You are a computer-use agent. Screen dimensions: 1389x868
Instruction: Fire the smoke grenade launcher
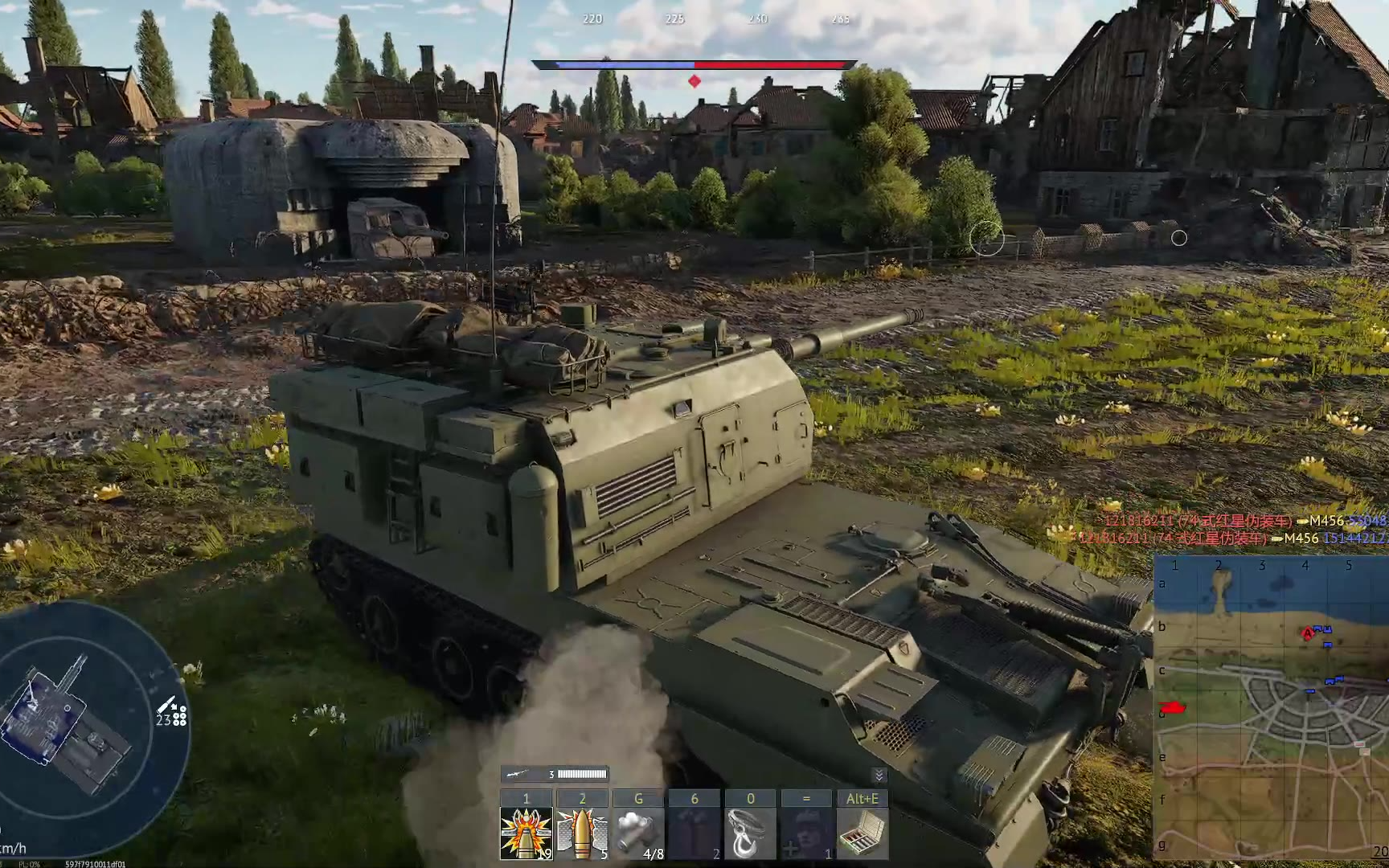(x=638, y=833)
